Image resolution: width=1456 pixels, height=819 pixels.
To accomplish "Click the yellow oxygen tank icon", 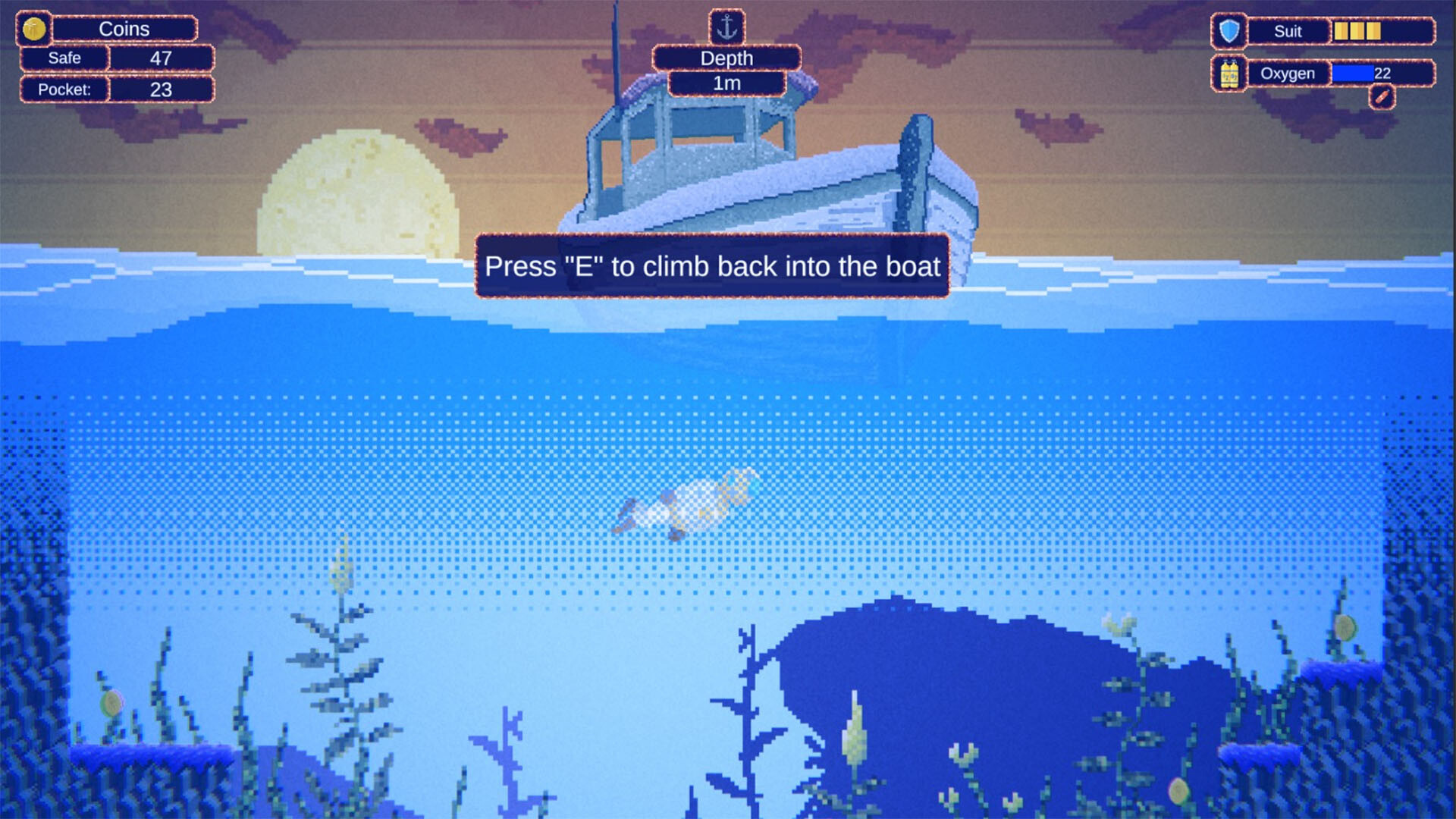I will tap(1228, 74).
